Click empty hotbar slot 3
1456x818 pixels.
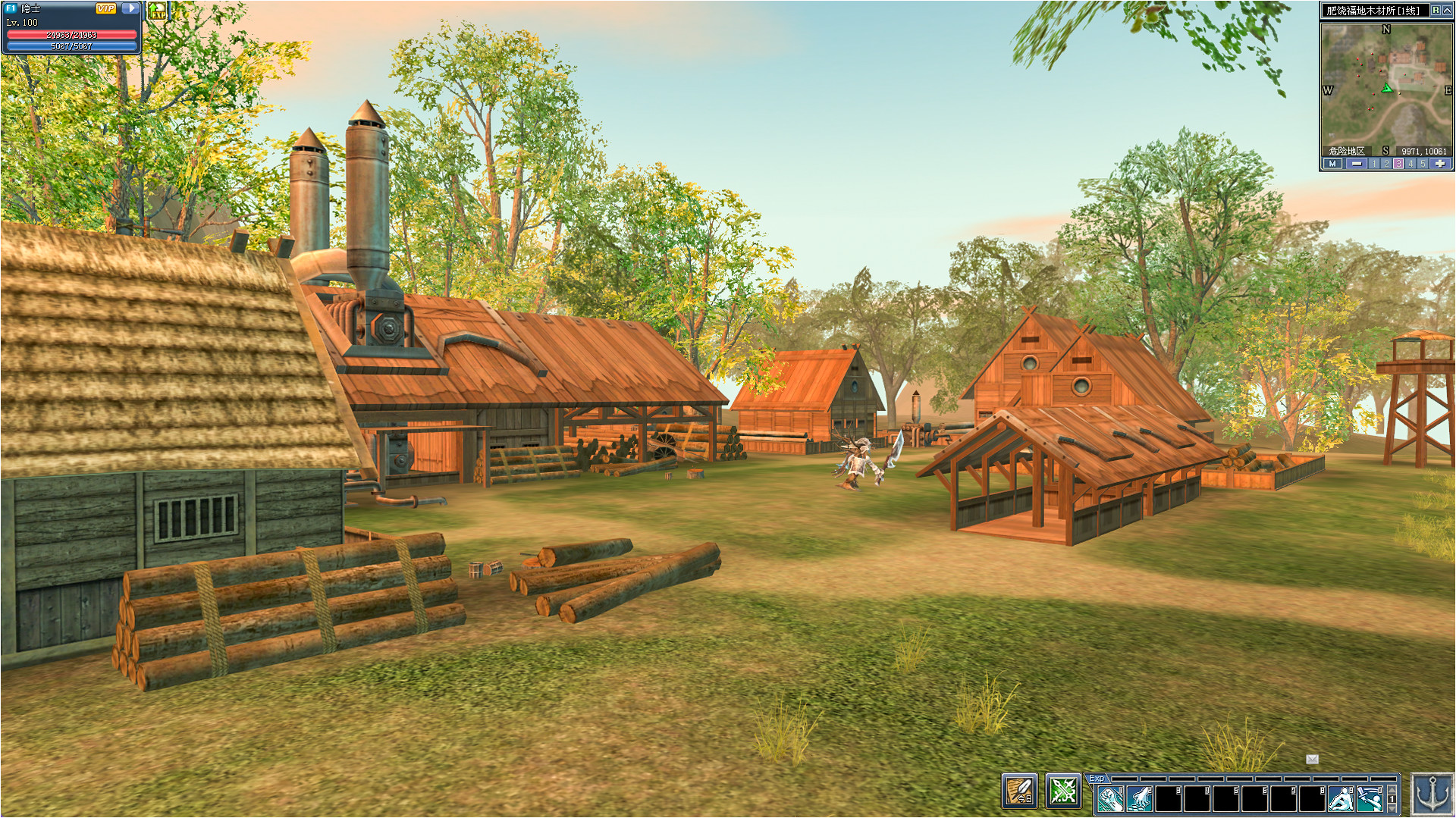(1167, 799)
